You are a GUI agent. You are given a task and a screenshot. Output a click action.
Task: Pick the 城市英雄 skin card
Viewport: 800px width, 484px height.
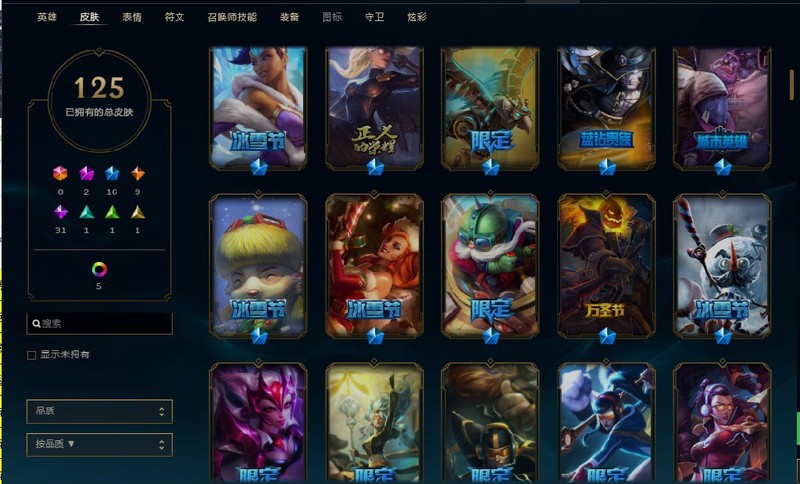pyautogui.click(x=722, y=106)
